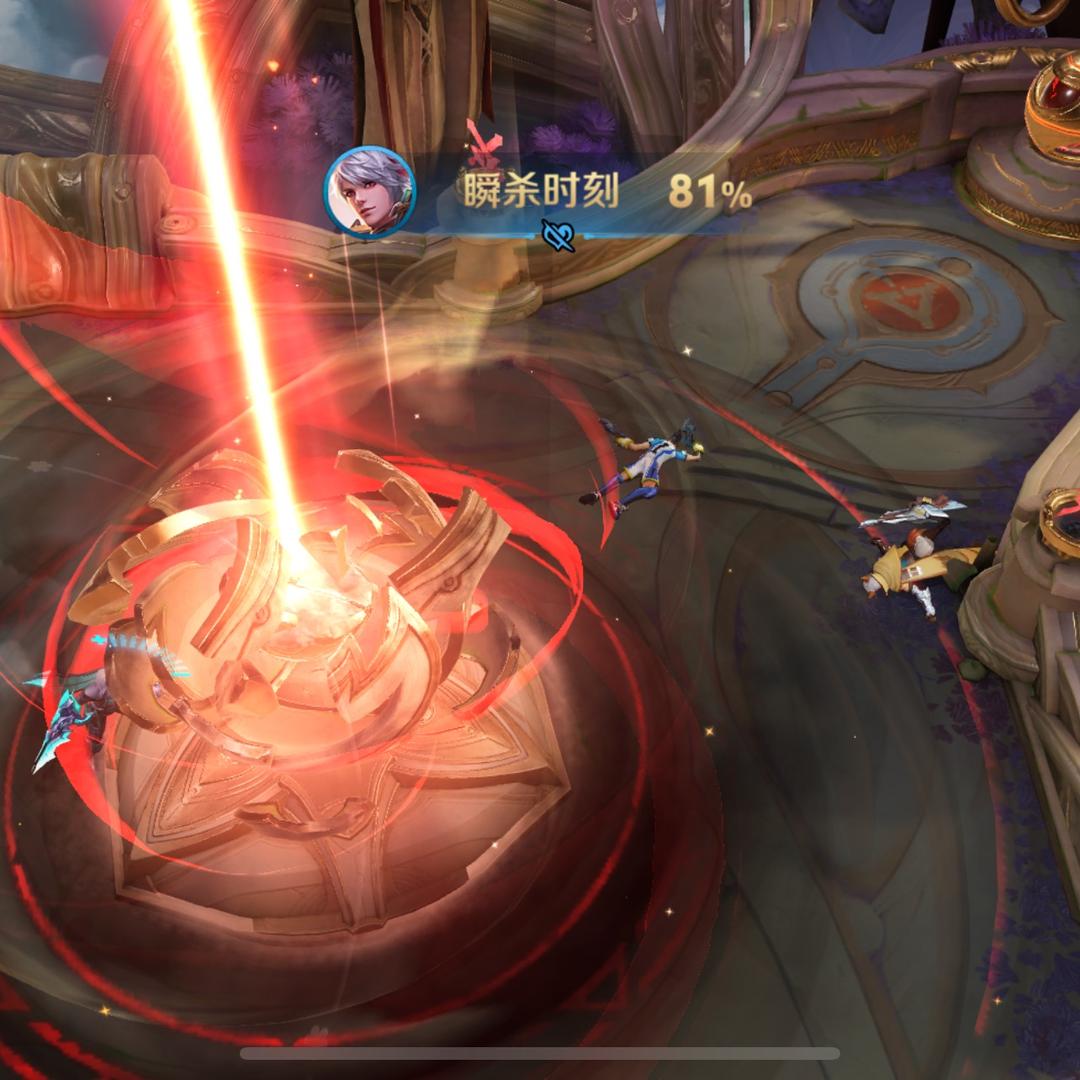Tap the home indicator bar
This screenshot has width=1080, height=1080.
pos(539,1053)
